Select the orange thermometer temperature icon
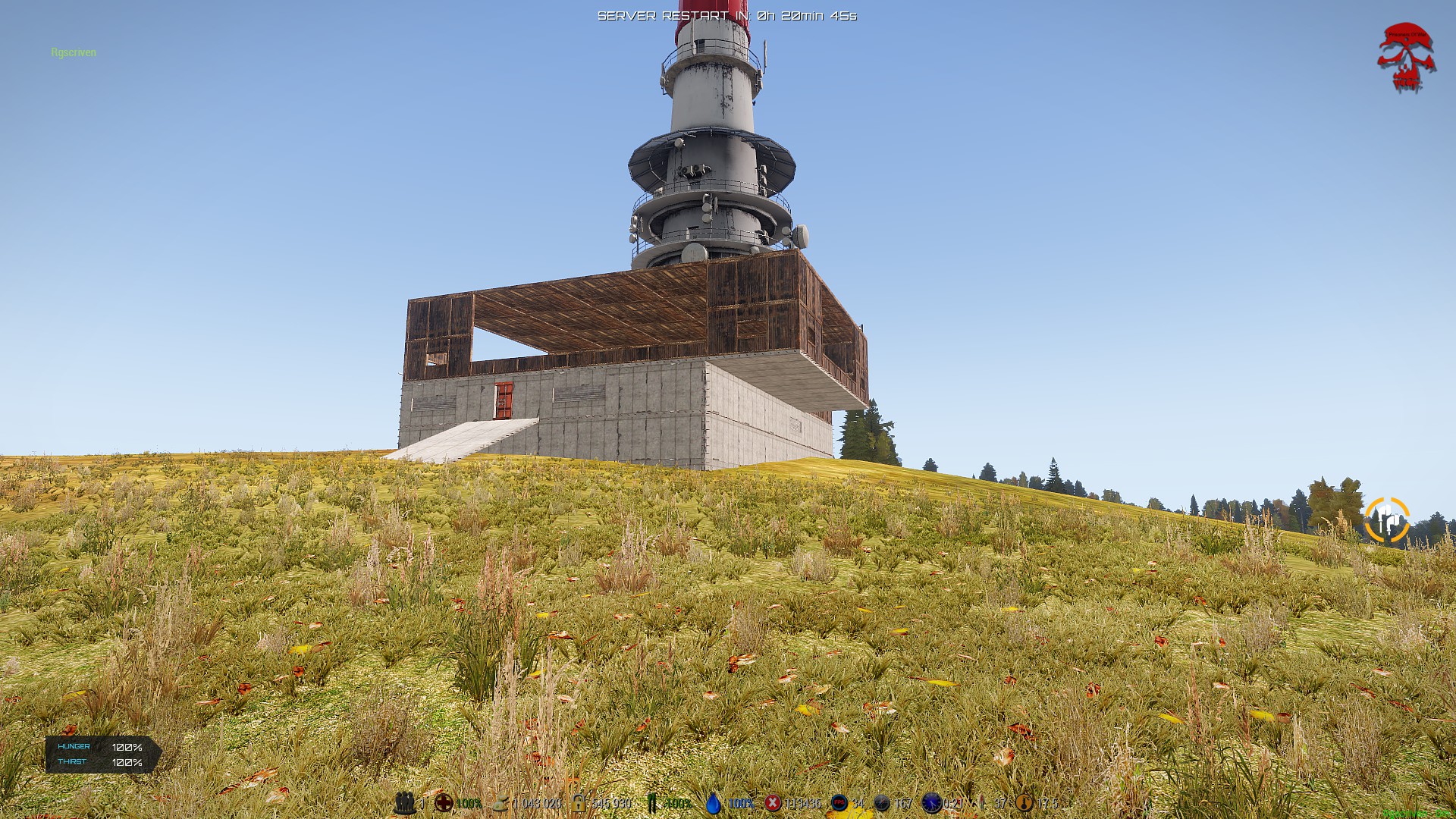Viewport: 1456px width, 819px height. pos(1025,803)
